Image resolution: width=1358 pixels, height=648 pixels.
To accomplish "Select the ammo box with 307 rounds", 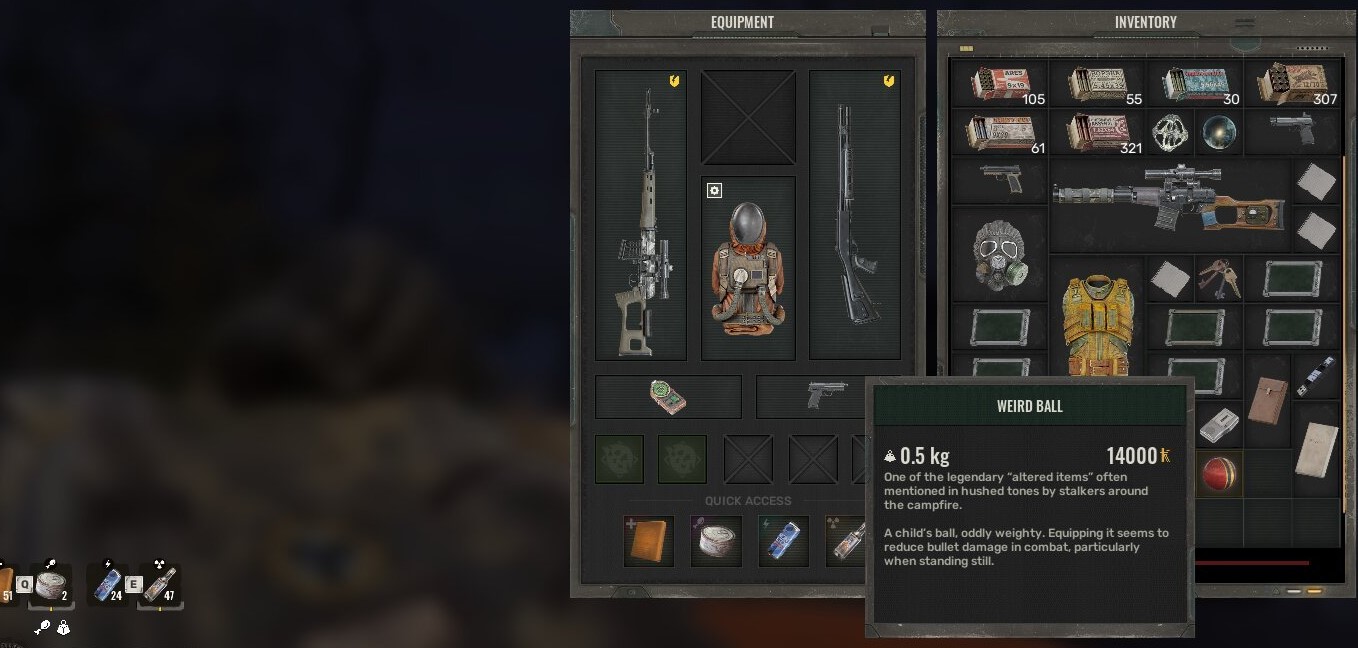I will (x=1293, y=84).
